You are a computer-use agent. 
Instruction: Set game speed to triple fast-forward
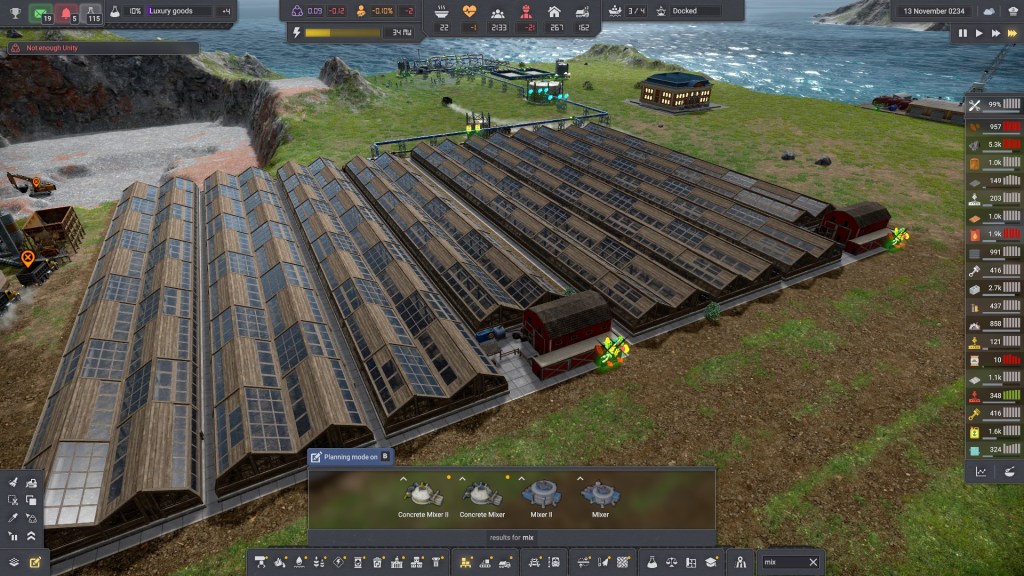pyautogui.click(x=1012, y=33)
